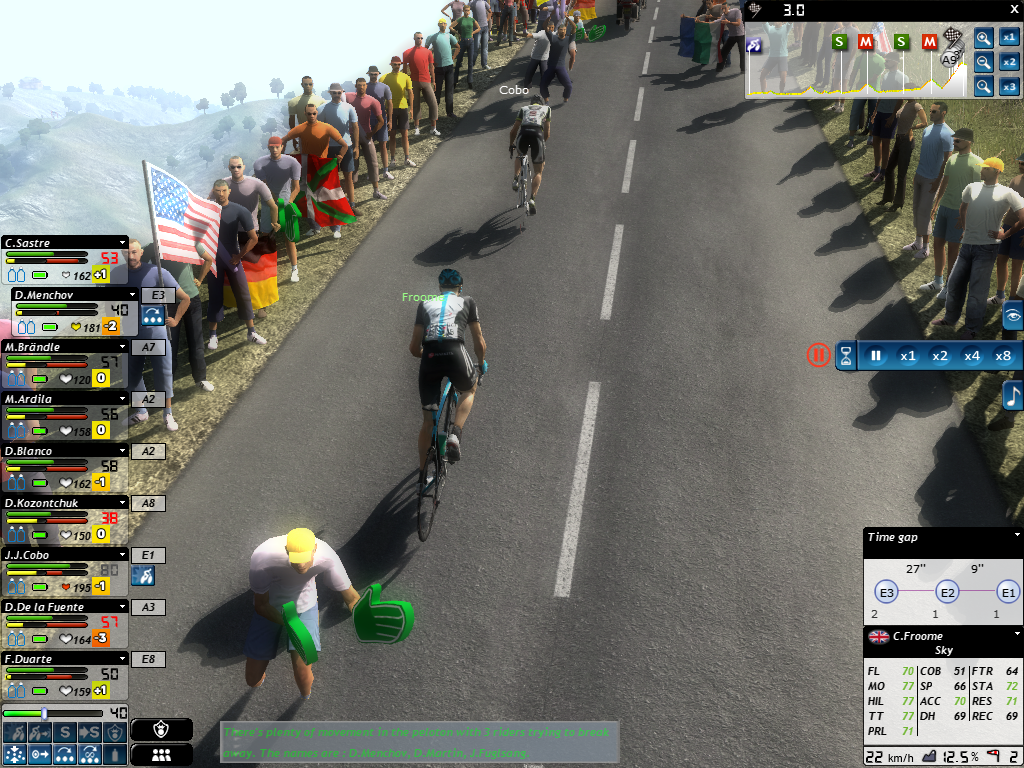Adjust the rider effort slider
1024x768 pixels.
44,713
